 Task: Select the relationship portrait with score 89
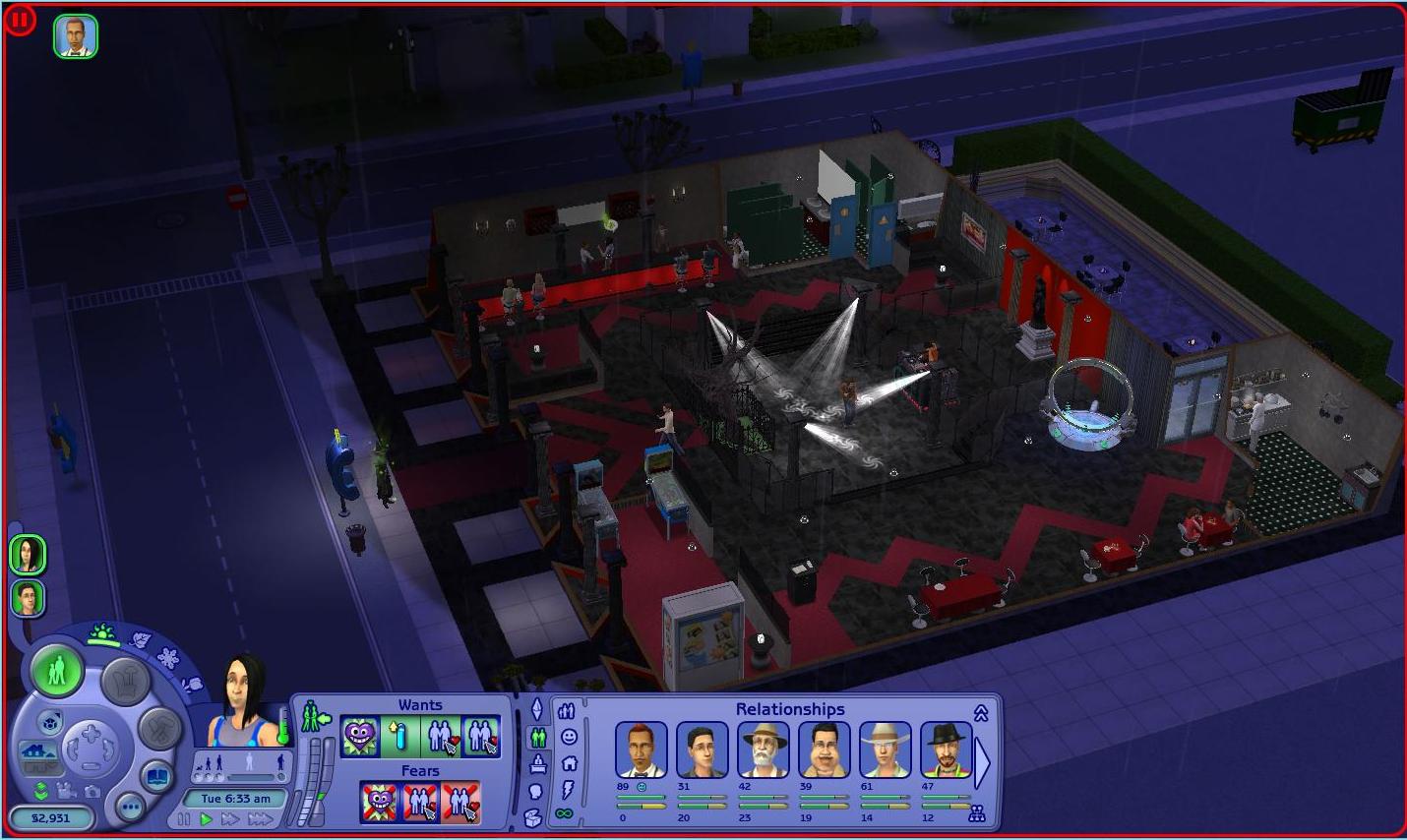click(641, 750)
